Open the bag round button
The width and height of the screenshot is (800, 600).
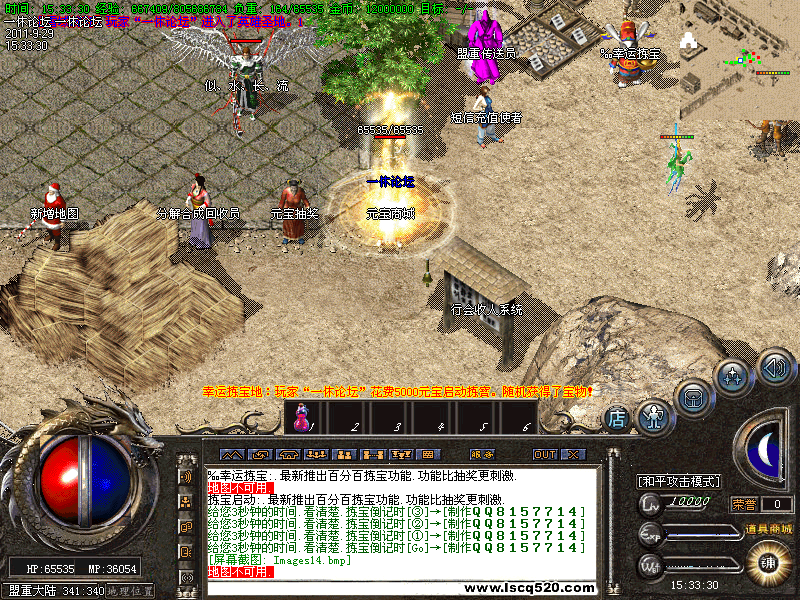click(x=694, y=395)
